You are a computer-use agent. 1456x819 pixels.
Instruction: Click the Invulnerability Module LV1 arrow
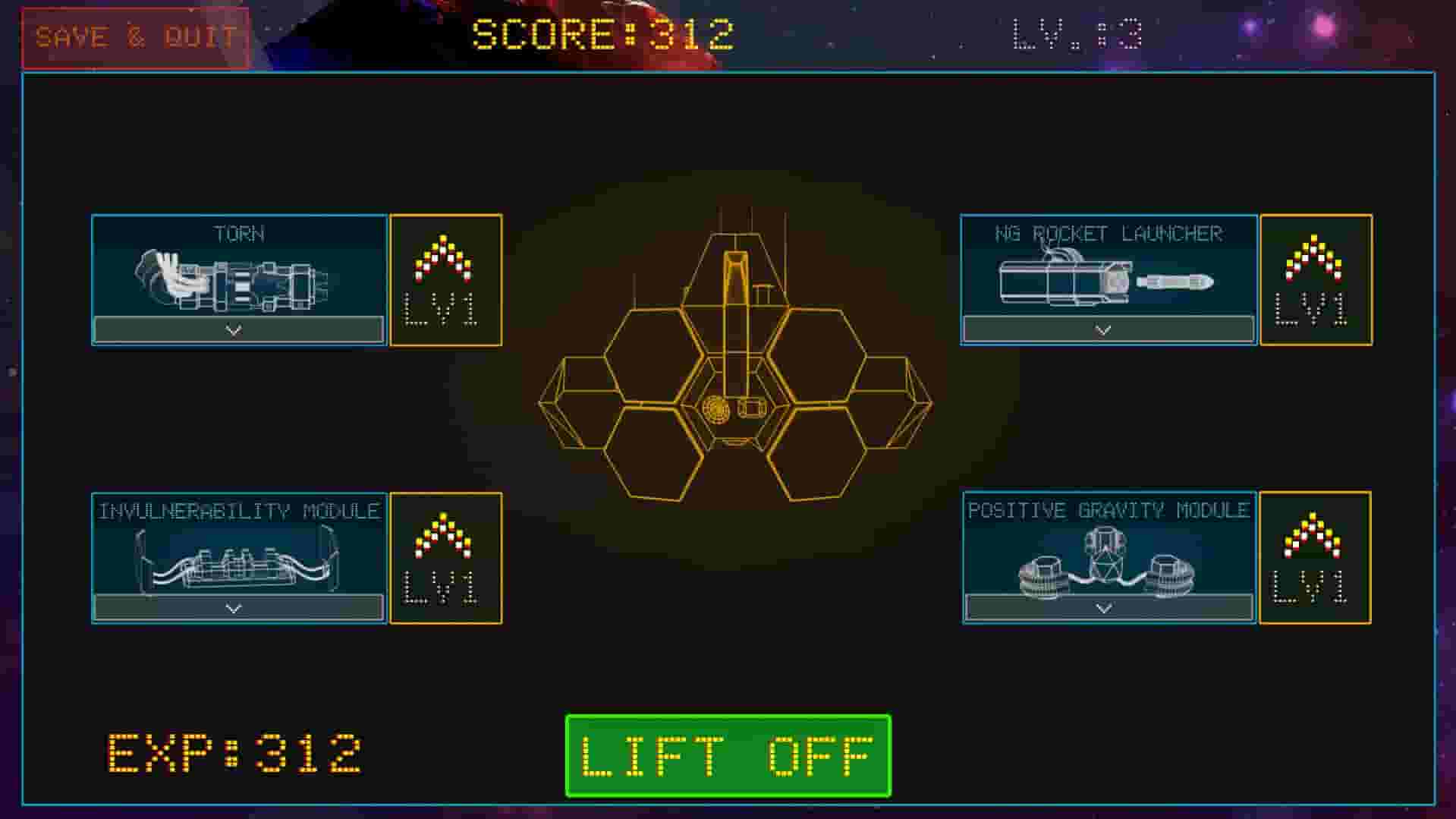(446, 558)
